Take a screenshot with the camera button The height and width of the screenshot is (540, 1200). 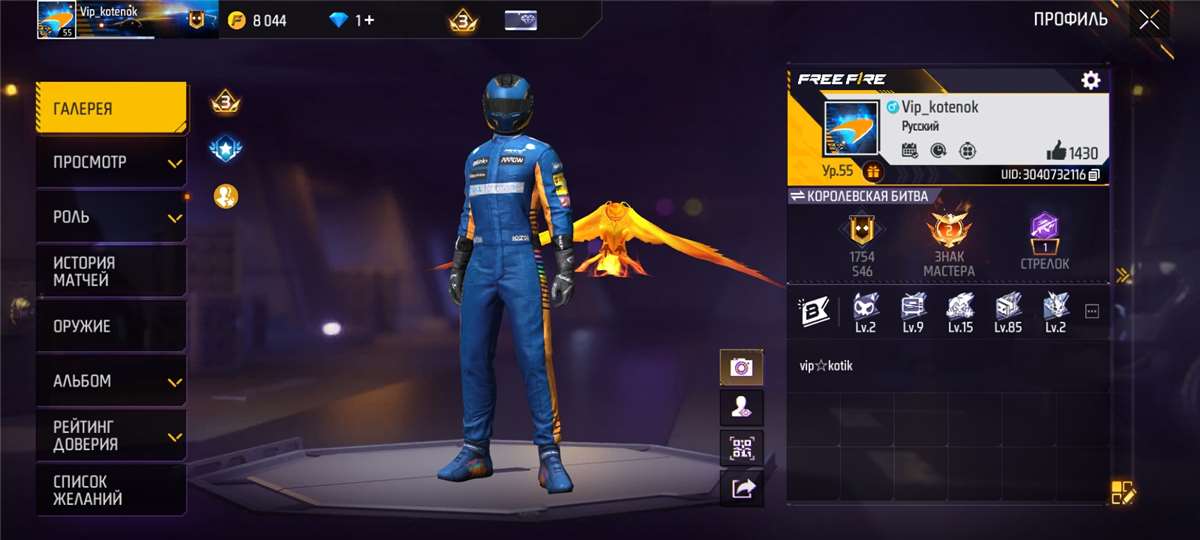click(x=741, y=367)
